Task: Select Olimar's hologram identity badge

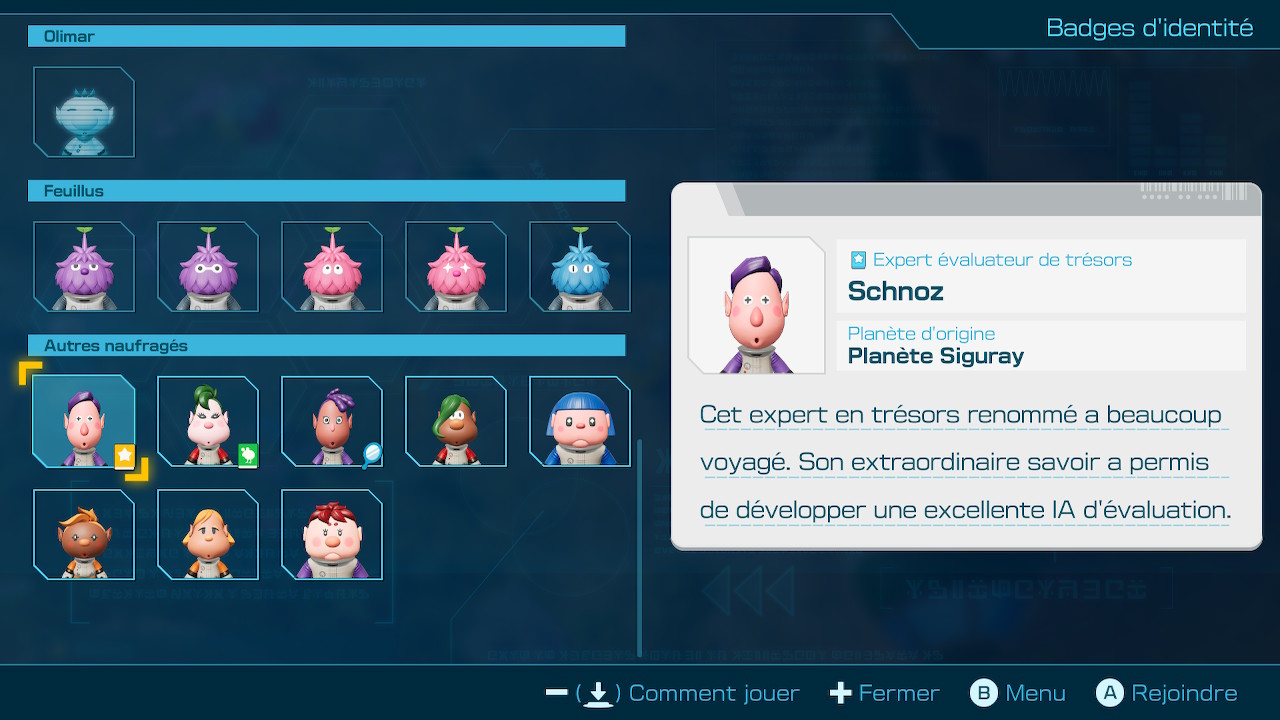Action: tap(84, 112)
